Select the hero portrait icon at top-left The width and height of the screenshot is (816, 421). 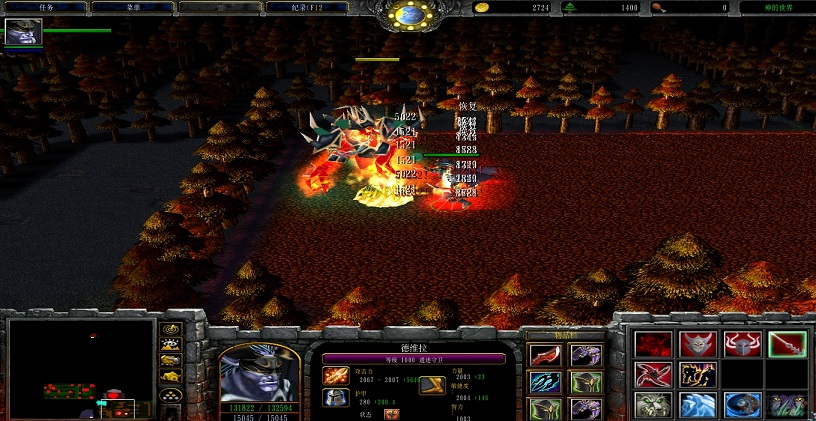pyautogui.click(x=21, y=32)
